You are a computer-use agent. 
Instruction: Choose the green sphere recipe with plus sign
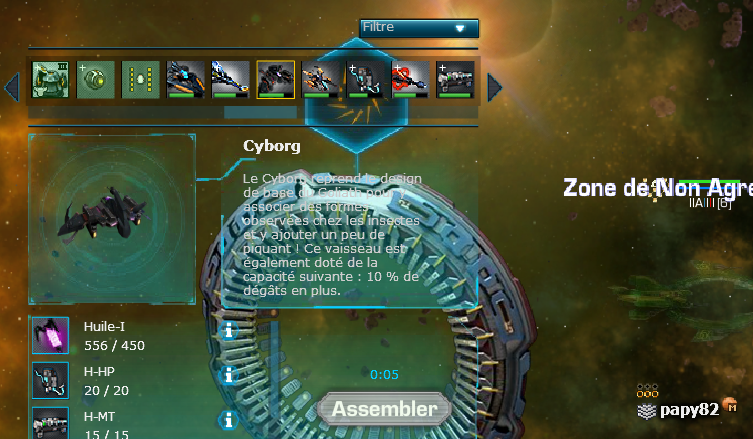tap(95, 80)
